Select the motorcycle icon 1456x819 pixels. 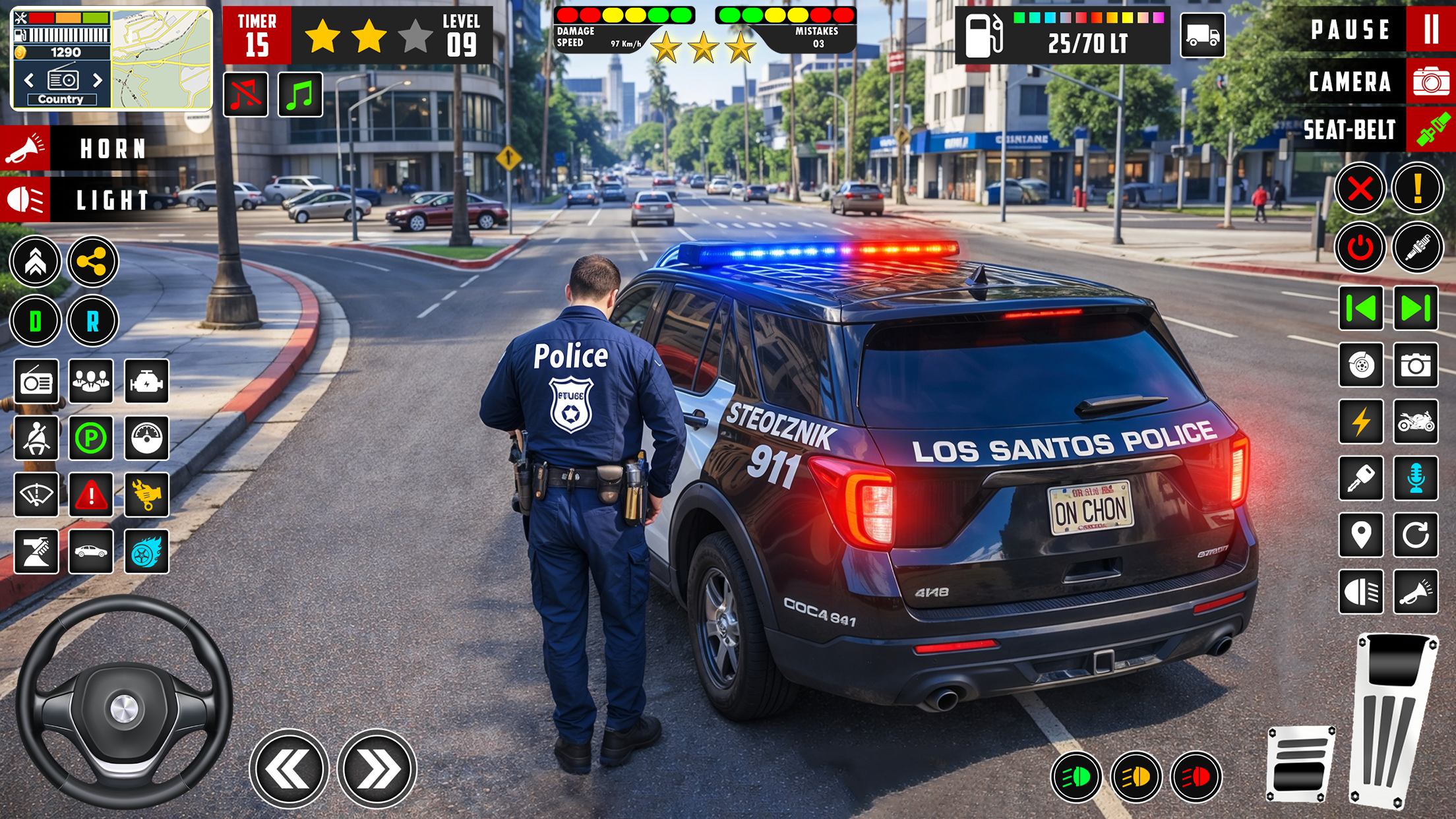[1416, 421]
